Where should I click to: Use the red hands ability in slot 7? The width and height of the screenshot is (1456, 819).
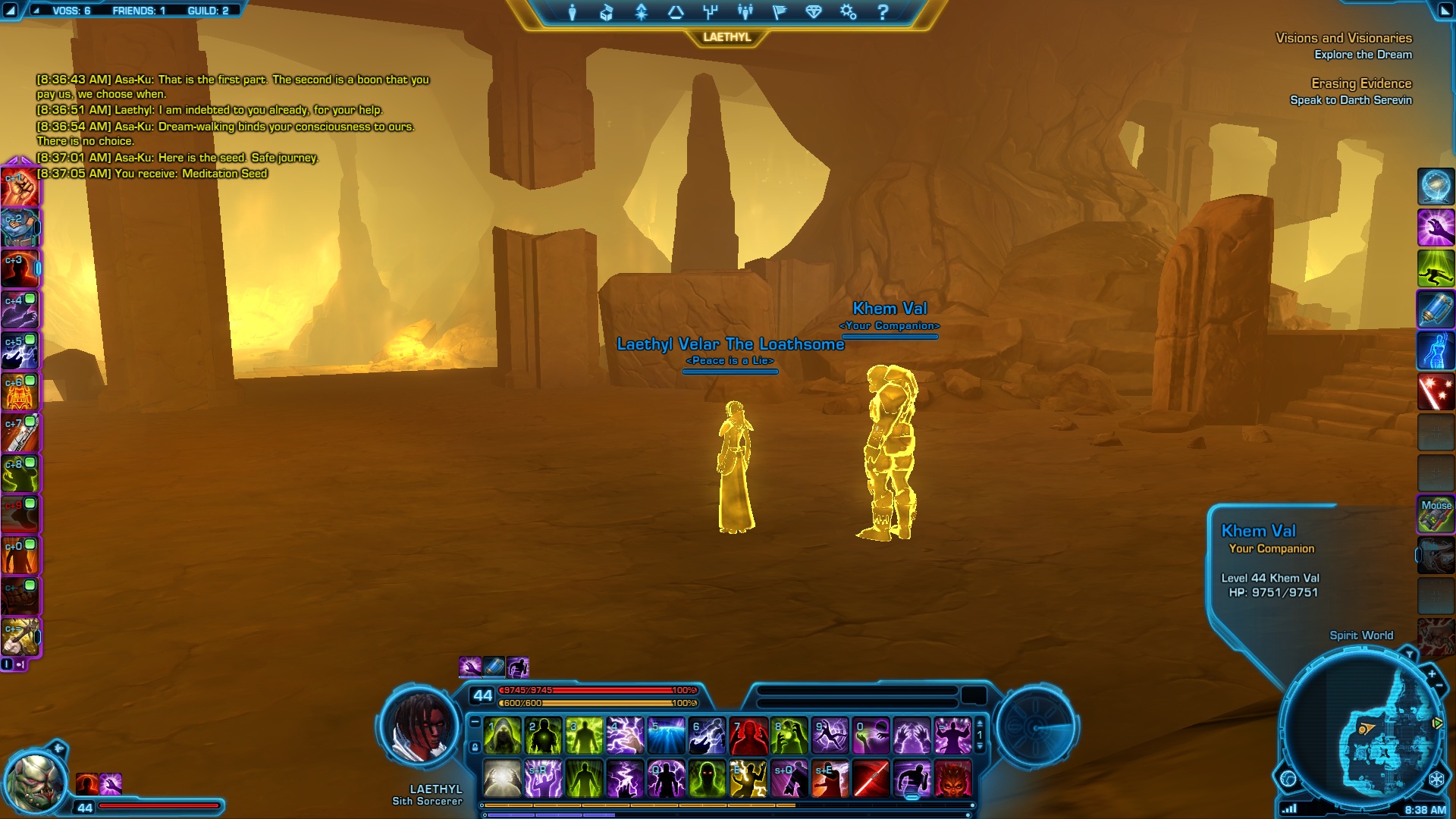(x=748, y=736)
